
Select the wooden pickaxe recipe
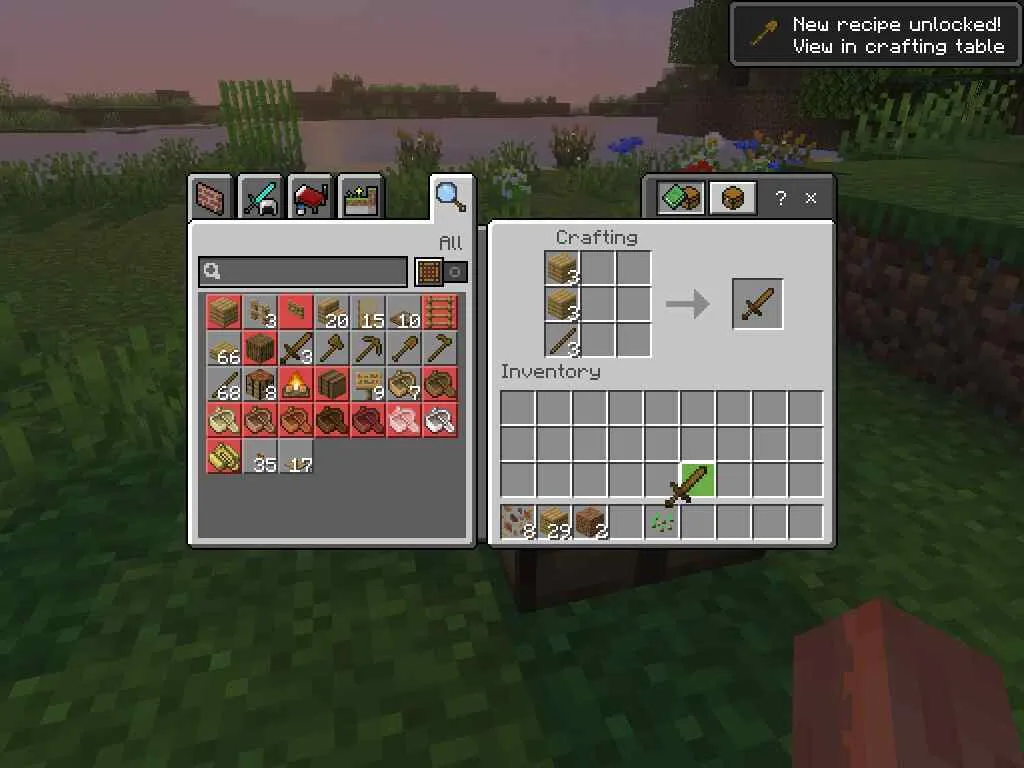pos(368,348)
